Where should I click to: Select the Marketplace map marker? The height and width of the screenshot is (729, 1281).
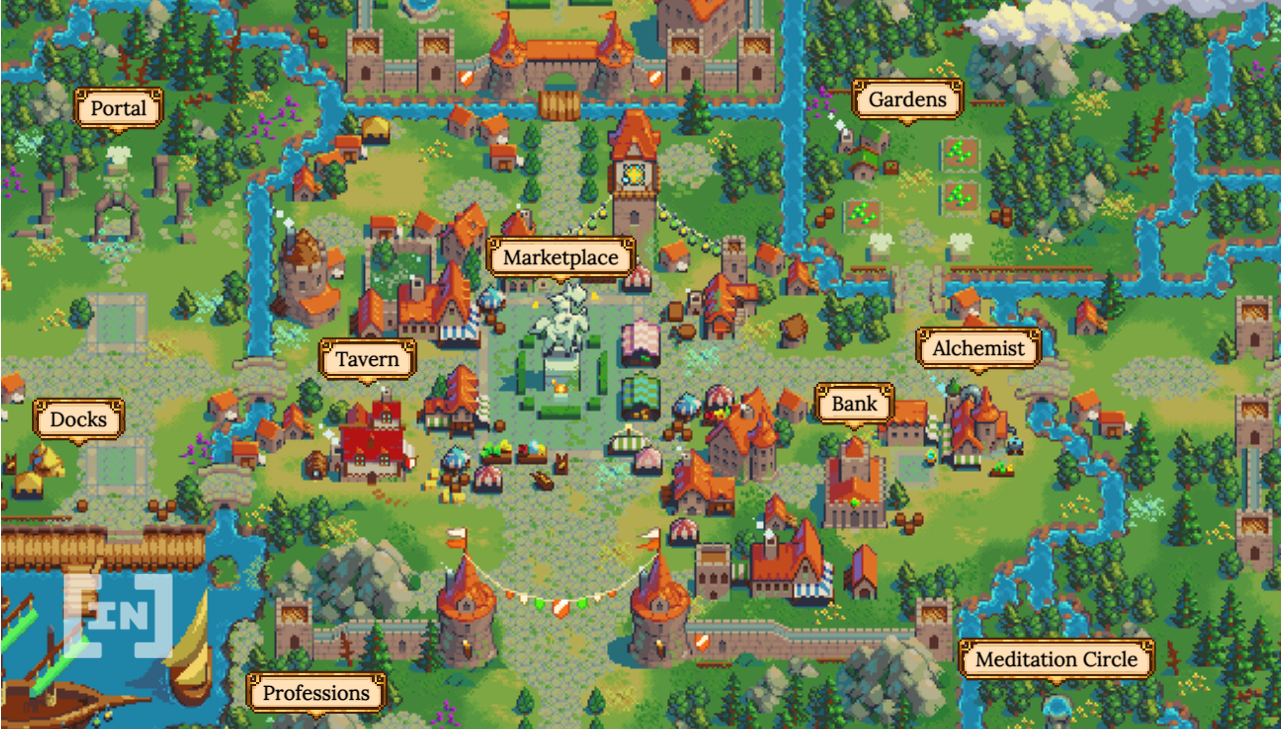coord(561,257)
